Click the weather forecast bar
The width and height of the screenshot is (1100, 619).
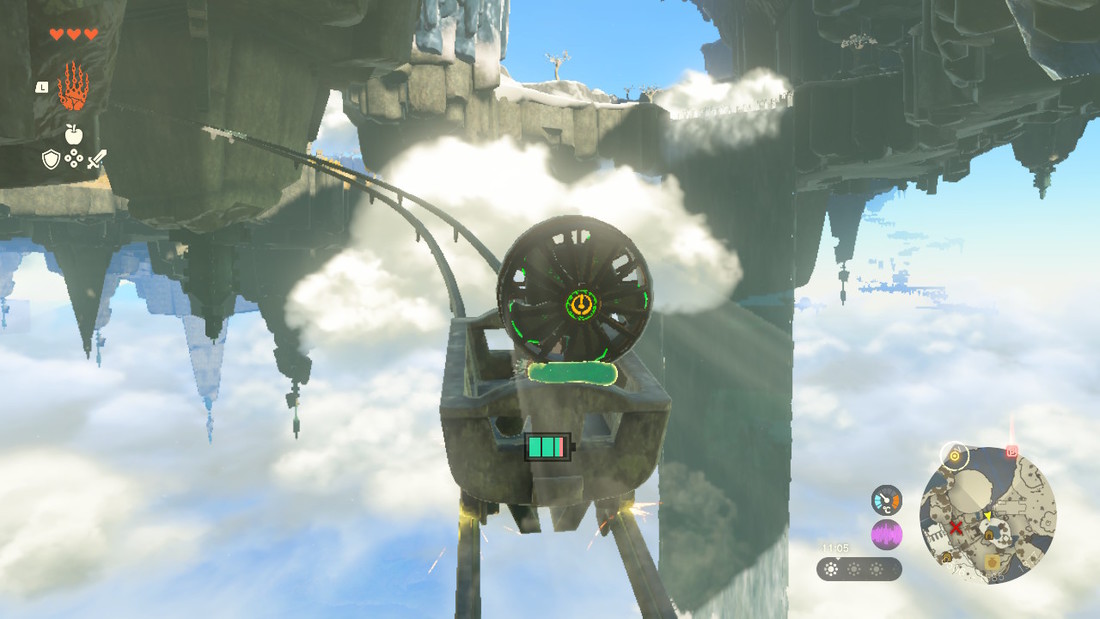860,569
